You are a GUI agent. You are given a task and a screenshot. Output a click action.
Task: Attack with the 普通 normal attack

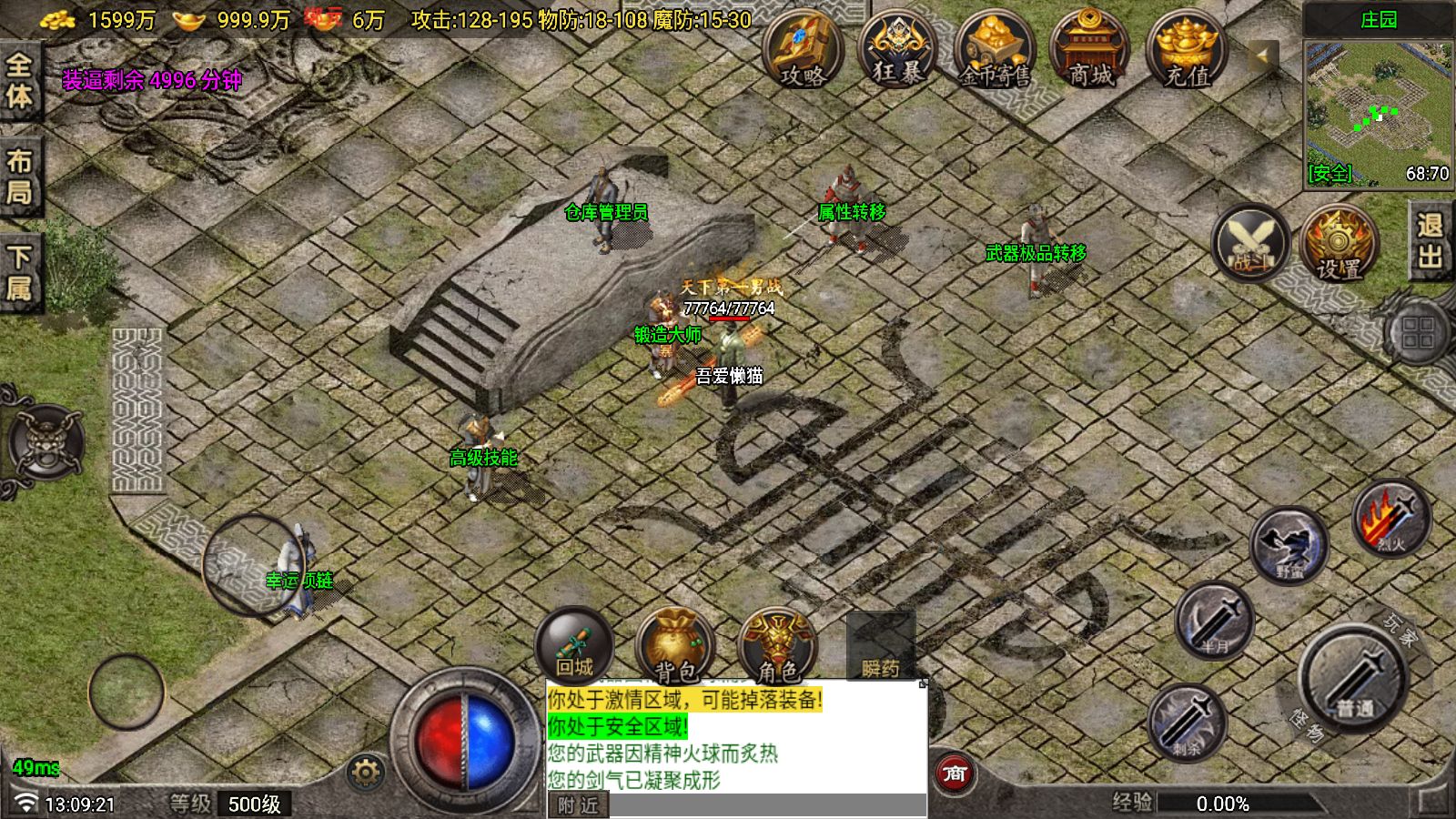tap(1353, 678)
